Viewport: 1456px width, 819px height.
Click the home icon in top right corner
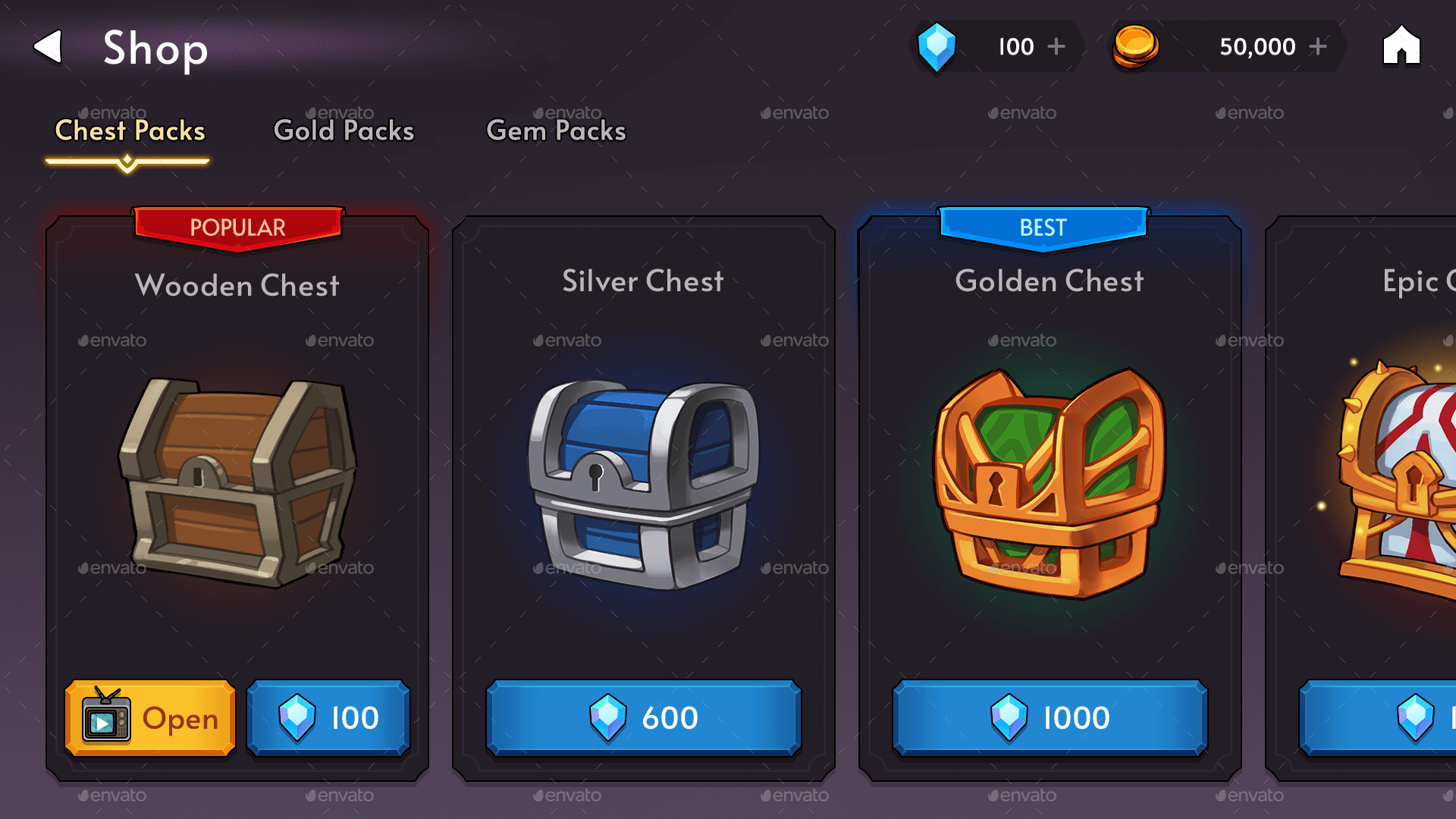tap(1400, 47)
